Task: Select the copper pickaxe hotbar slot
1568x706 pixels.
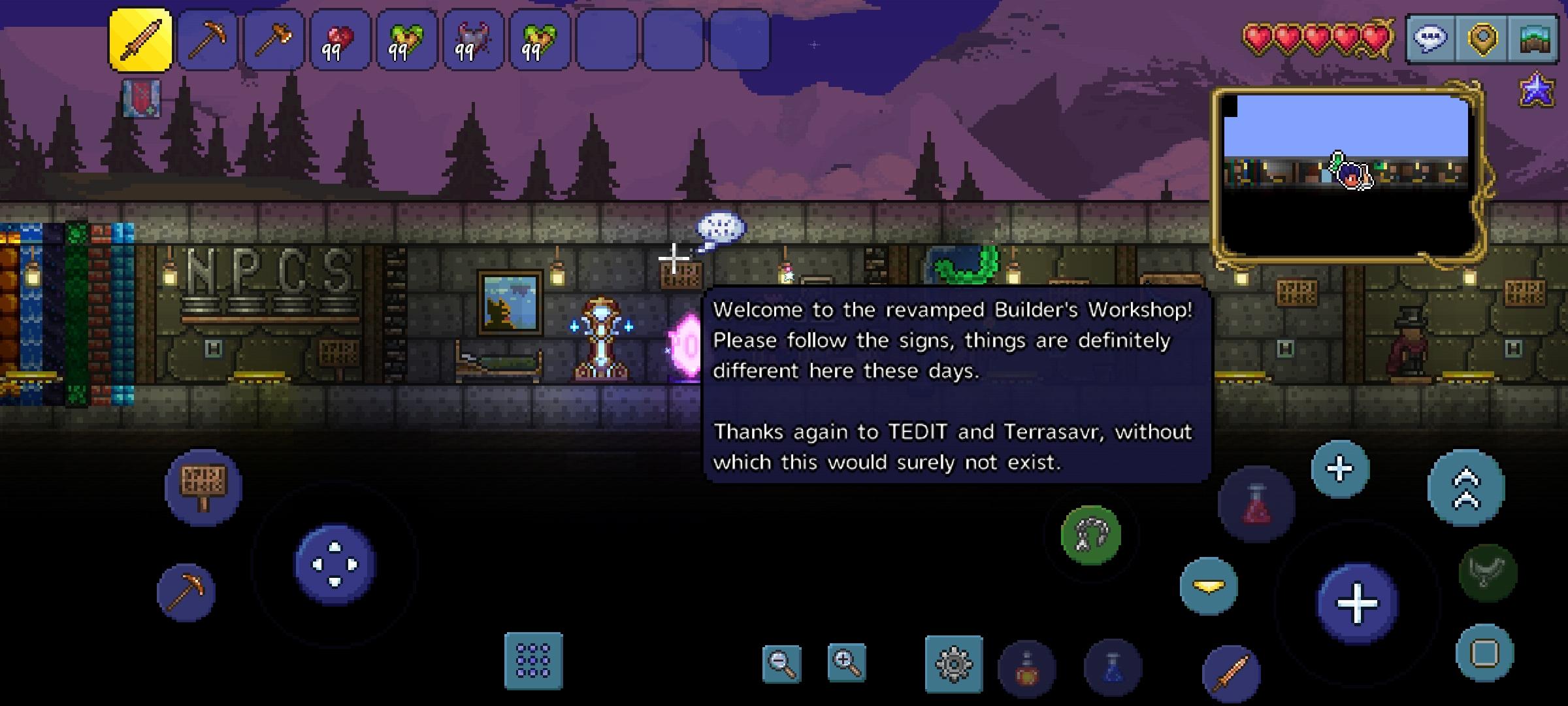Action: click(207, 39)
